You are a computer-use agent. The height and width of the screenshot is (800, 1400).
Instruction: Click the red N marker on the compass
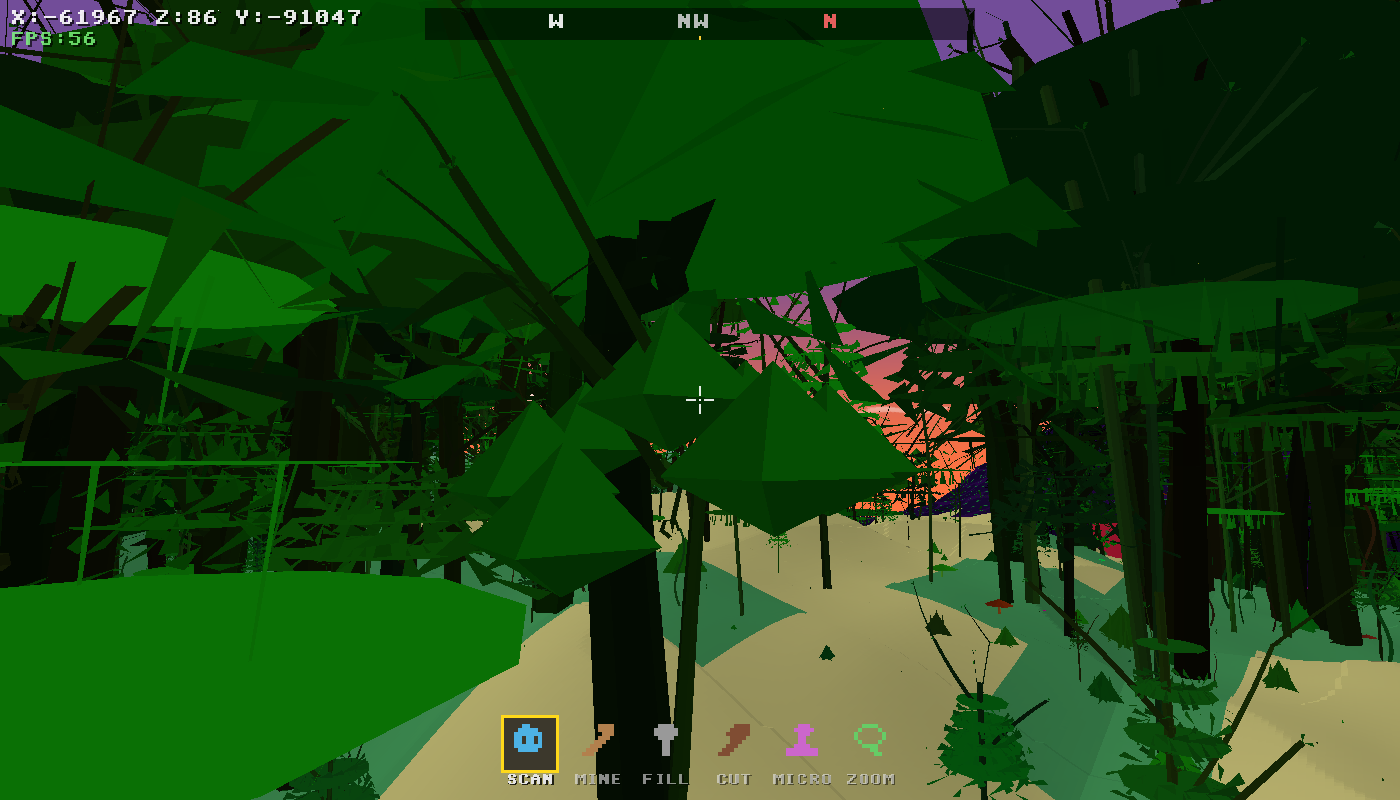click(x=828, y=20)
